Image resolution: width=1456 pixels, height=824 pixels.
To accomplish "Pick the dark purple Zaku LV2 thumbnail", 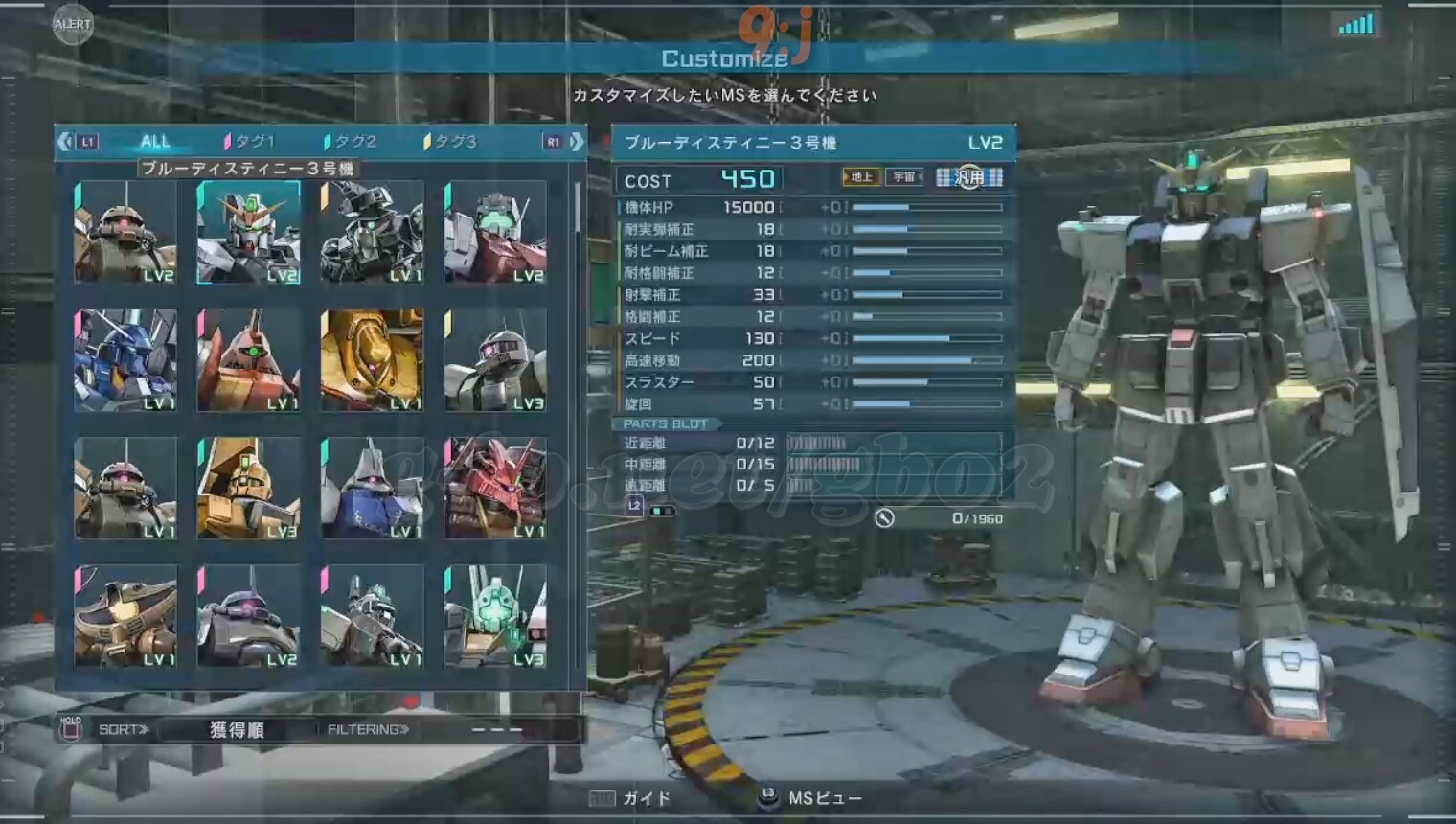I will click(x=248, y=616).
